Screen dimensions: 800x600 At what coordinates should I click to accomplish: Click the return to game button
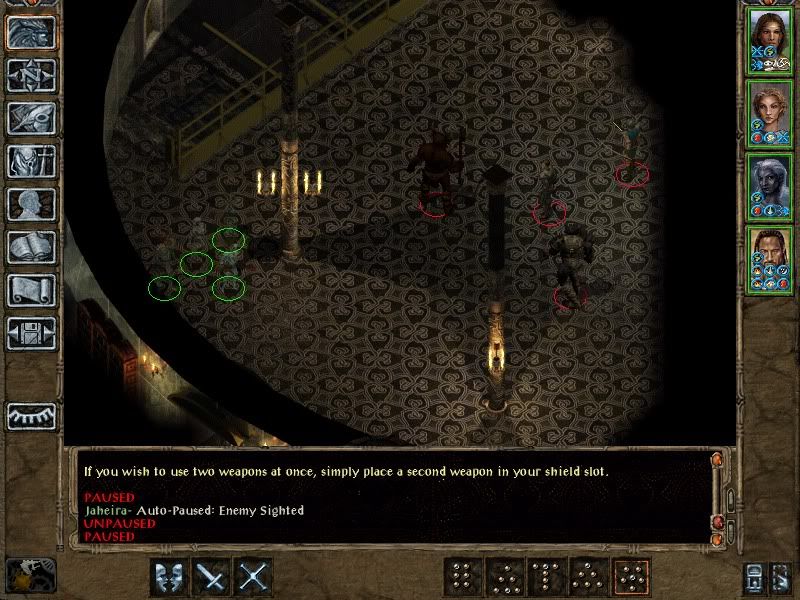click(x=32, y=33)
